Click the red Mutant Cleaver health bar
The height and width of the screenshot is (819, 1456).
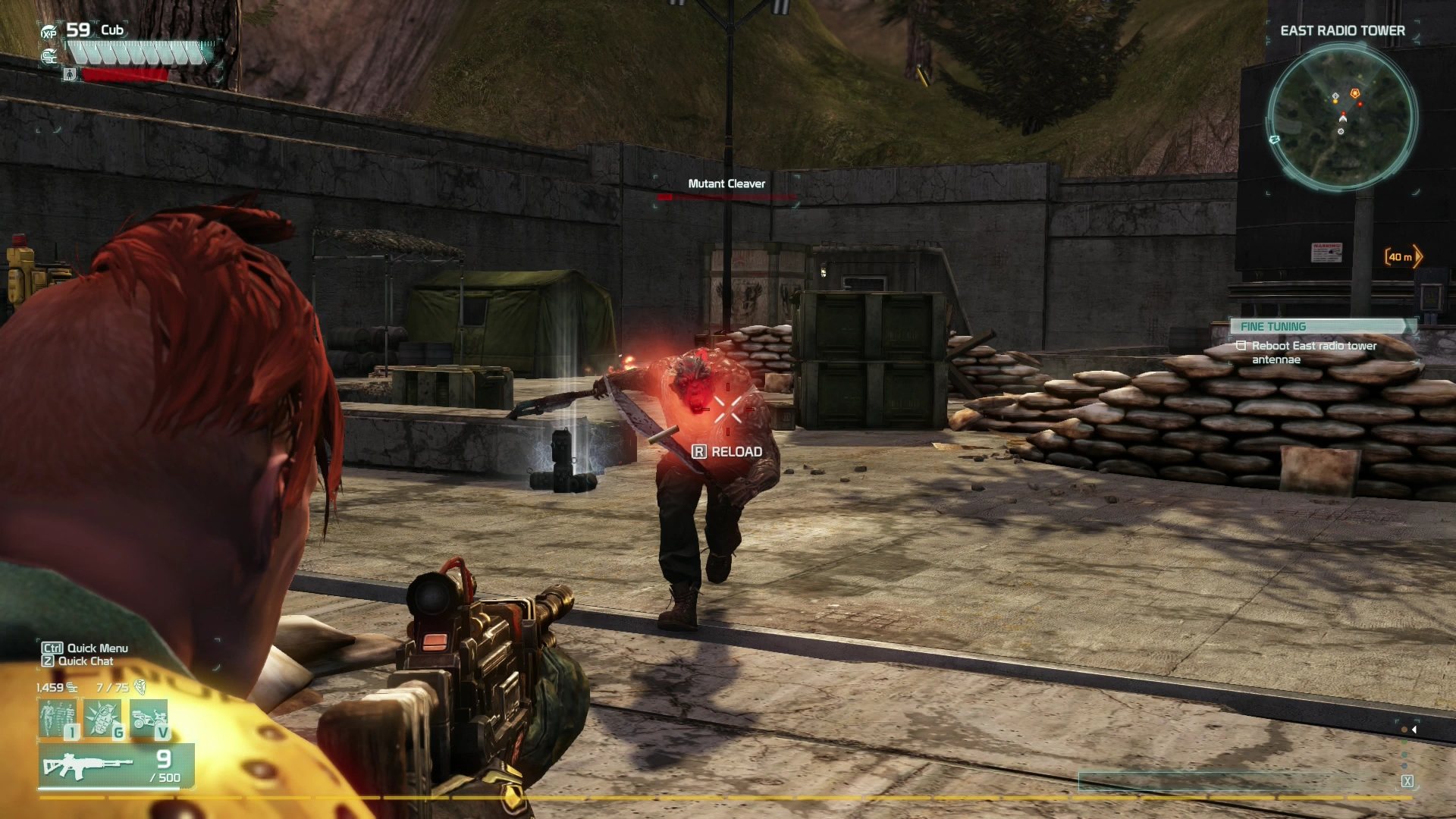click(728, 198)
